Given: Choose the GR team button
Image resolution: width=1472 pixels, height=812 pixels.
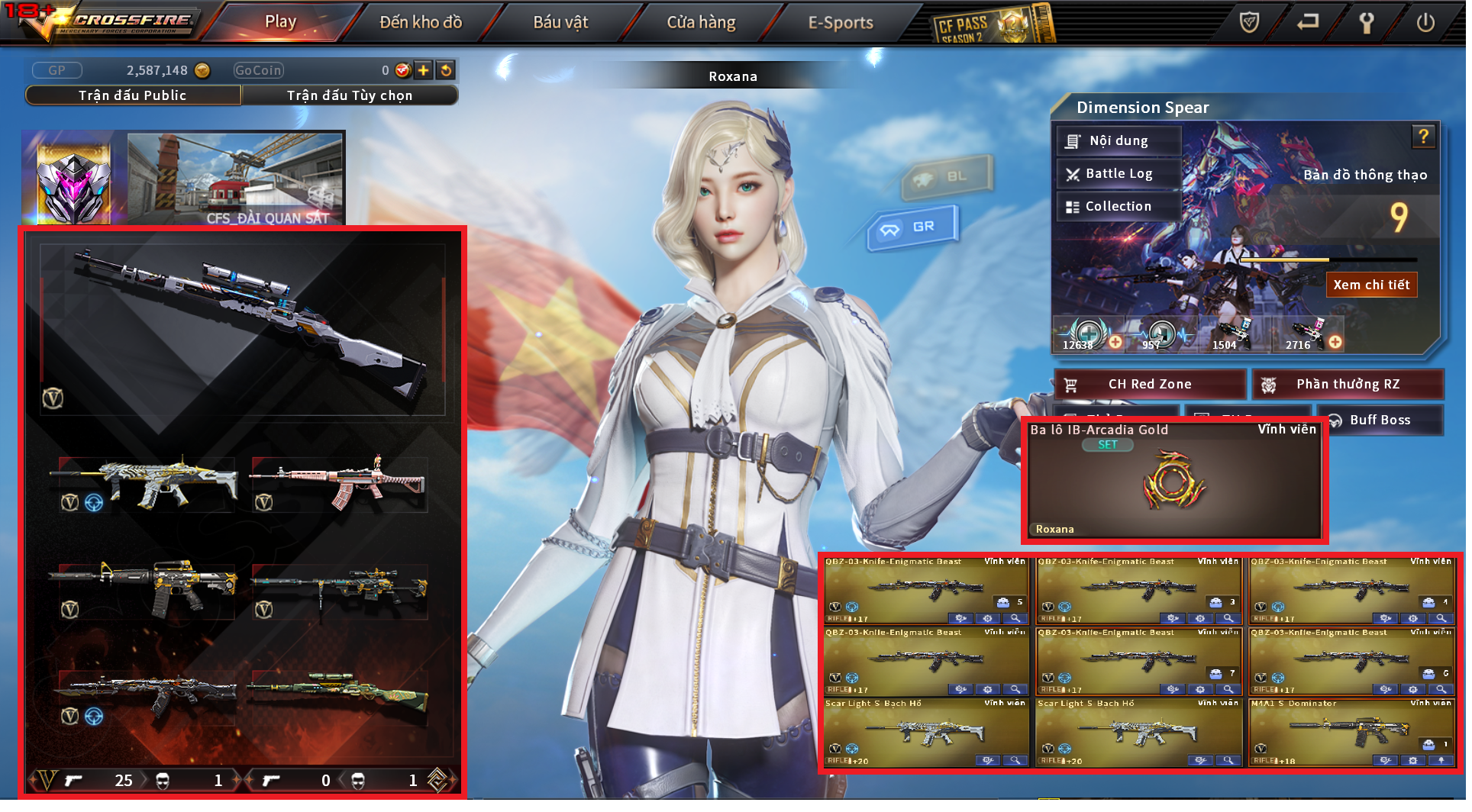Looking at the screenshot, I should pos(912,227).
